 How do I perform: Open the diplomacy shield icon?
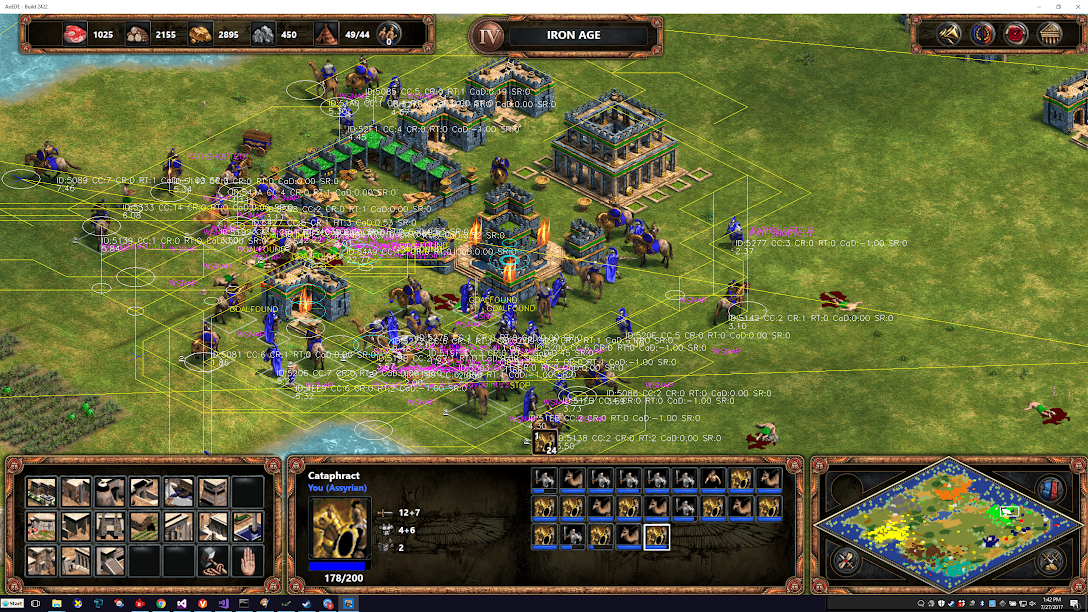coord(983,35)
